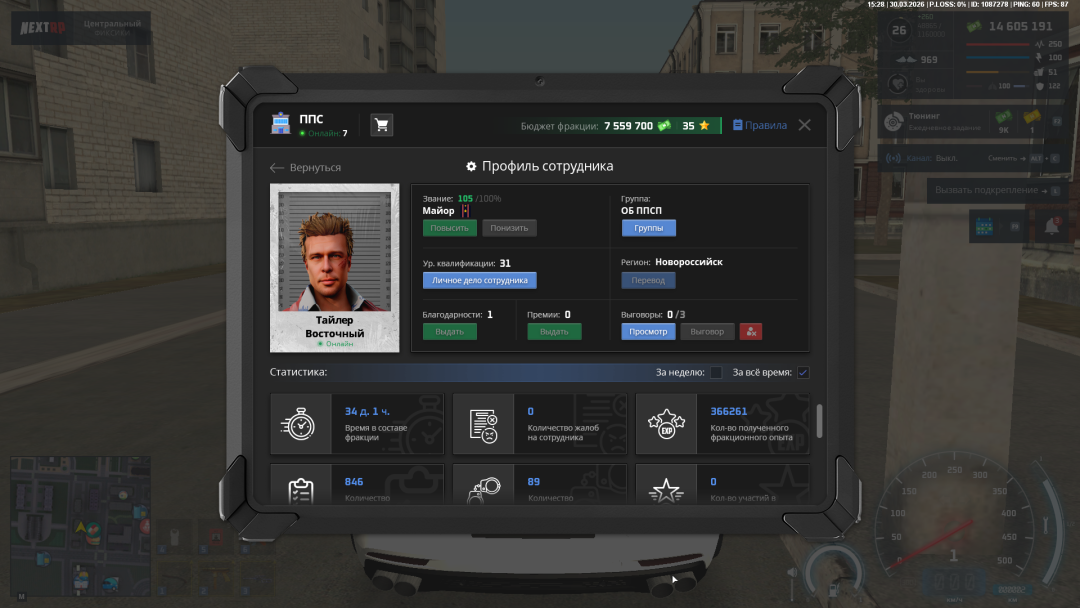
Task: Open the calendar icon on the HUD
Action: pyautogui.click(x=983, y=227)
